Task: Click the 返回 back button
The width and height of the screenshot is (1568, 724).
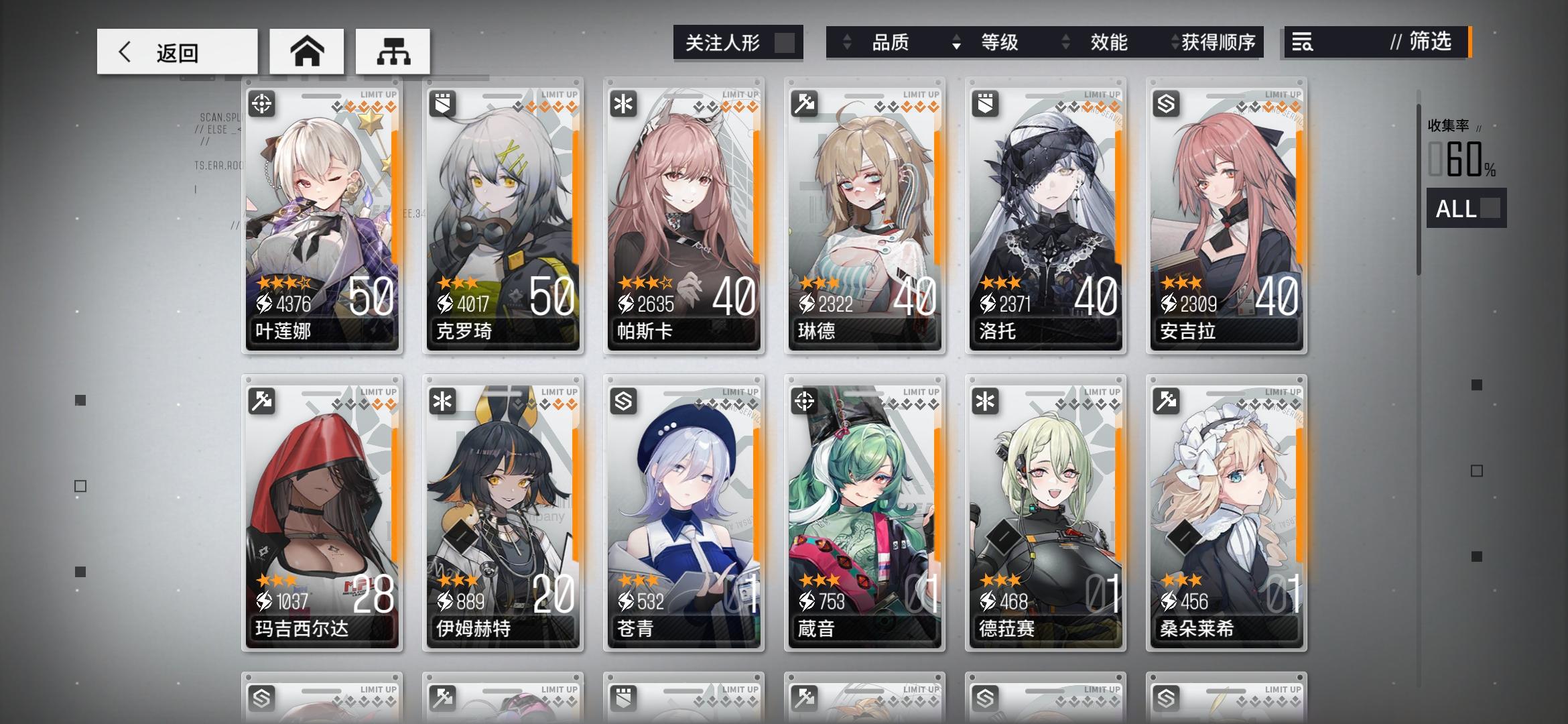Action: (x=176, y=50)
